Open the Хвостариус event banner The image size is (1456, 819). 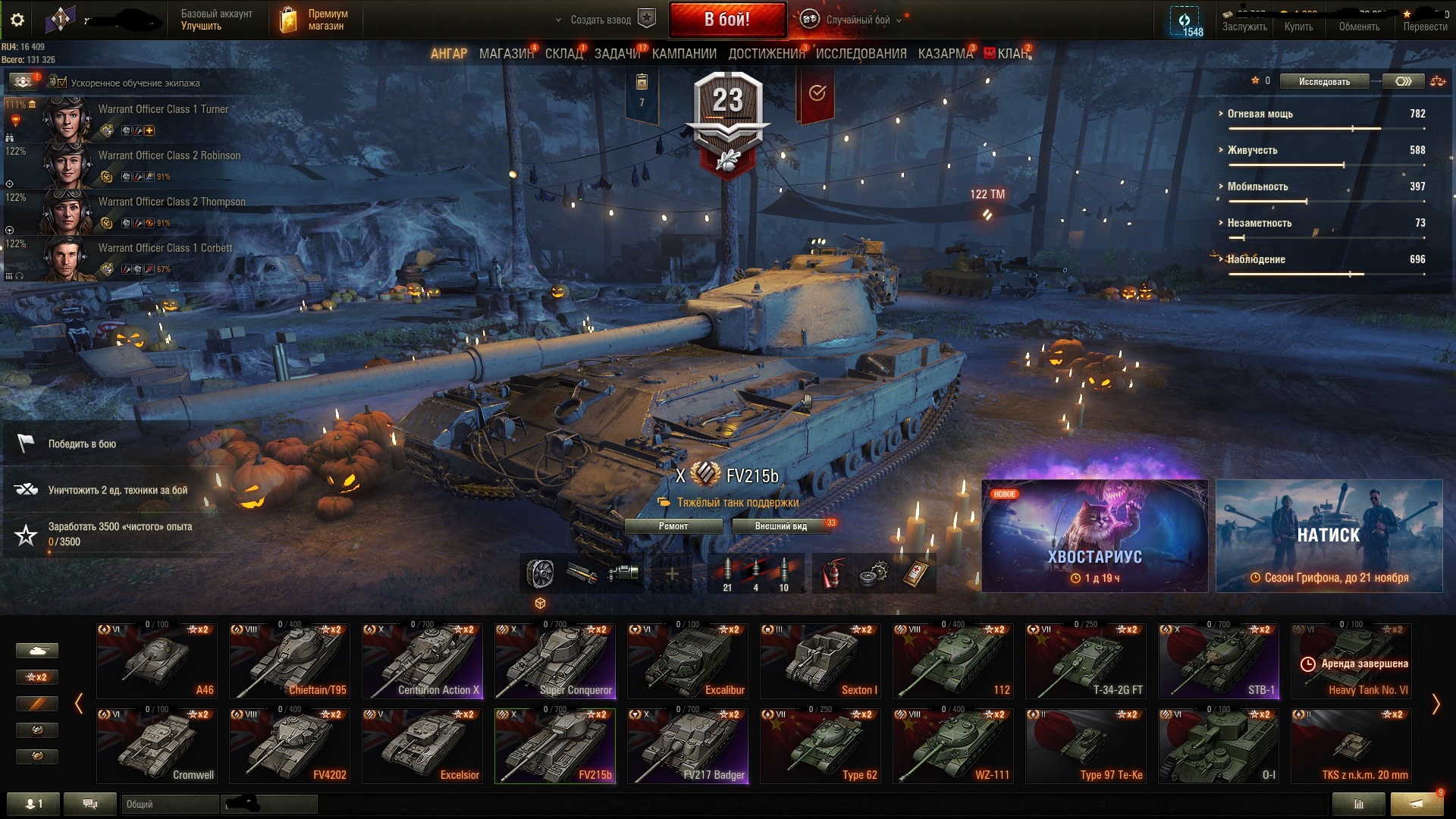click(1094, 536)
